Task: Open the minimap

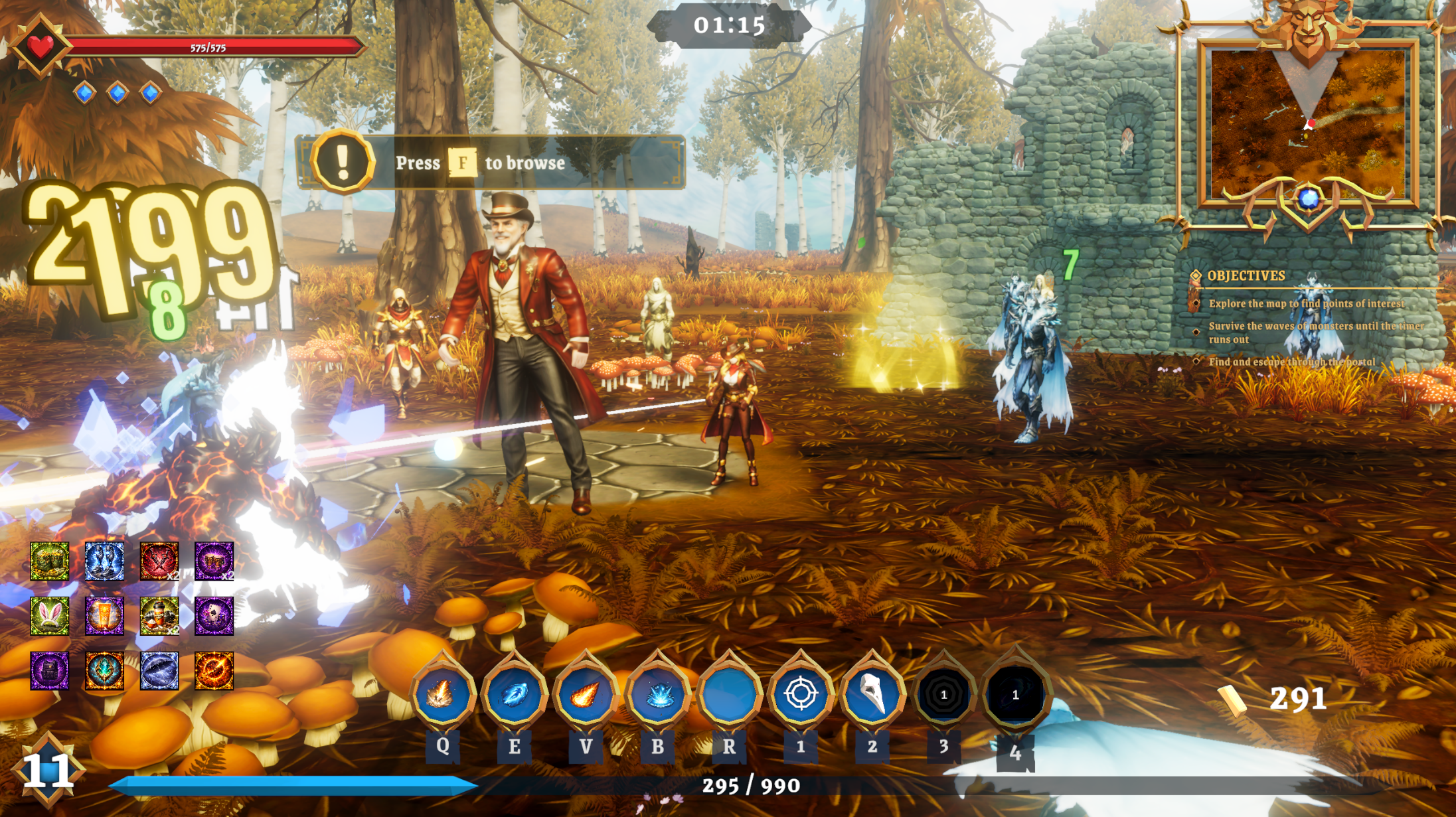Action: (1308, 123)
